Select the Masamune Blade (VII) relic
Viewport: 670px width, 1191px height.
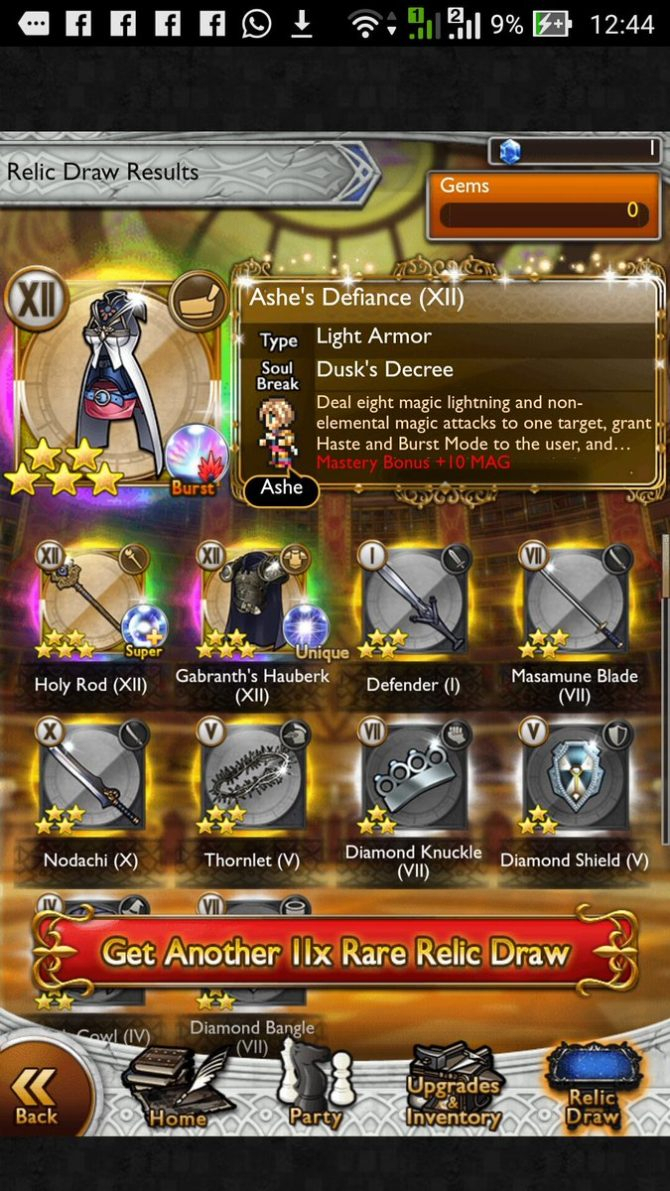pos(575,602)
